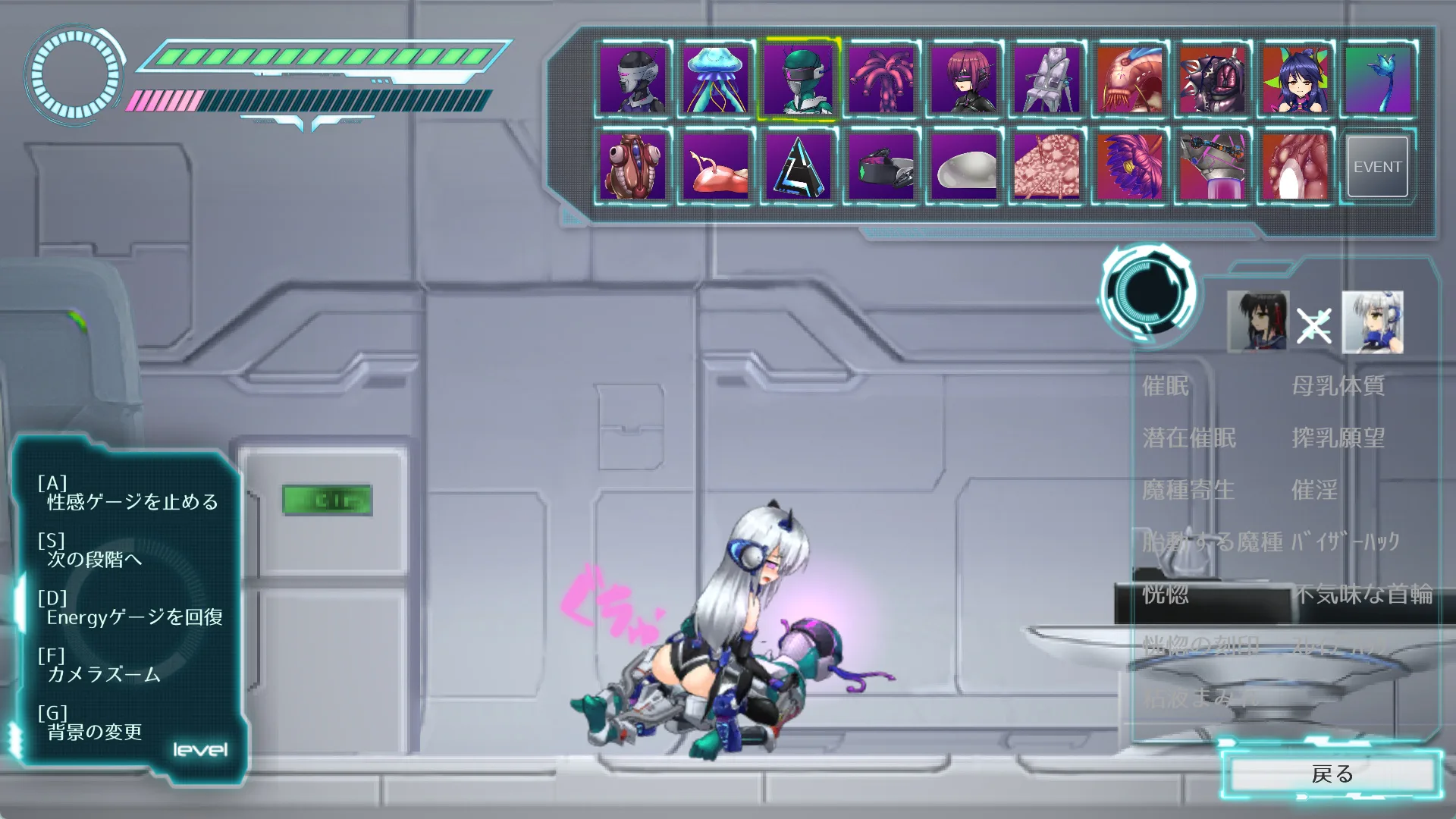The width and height of the screenshot is (1456, 819).
Task: Select the grey egg-shaped blob thumbnail
Action: (x=964, y=167)
